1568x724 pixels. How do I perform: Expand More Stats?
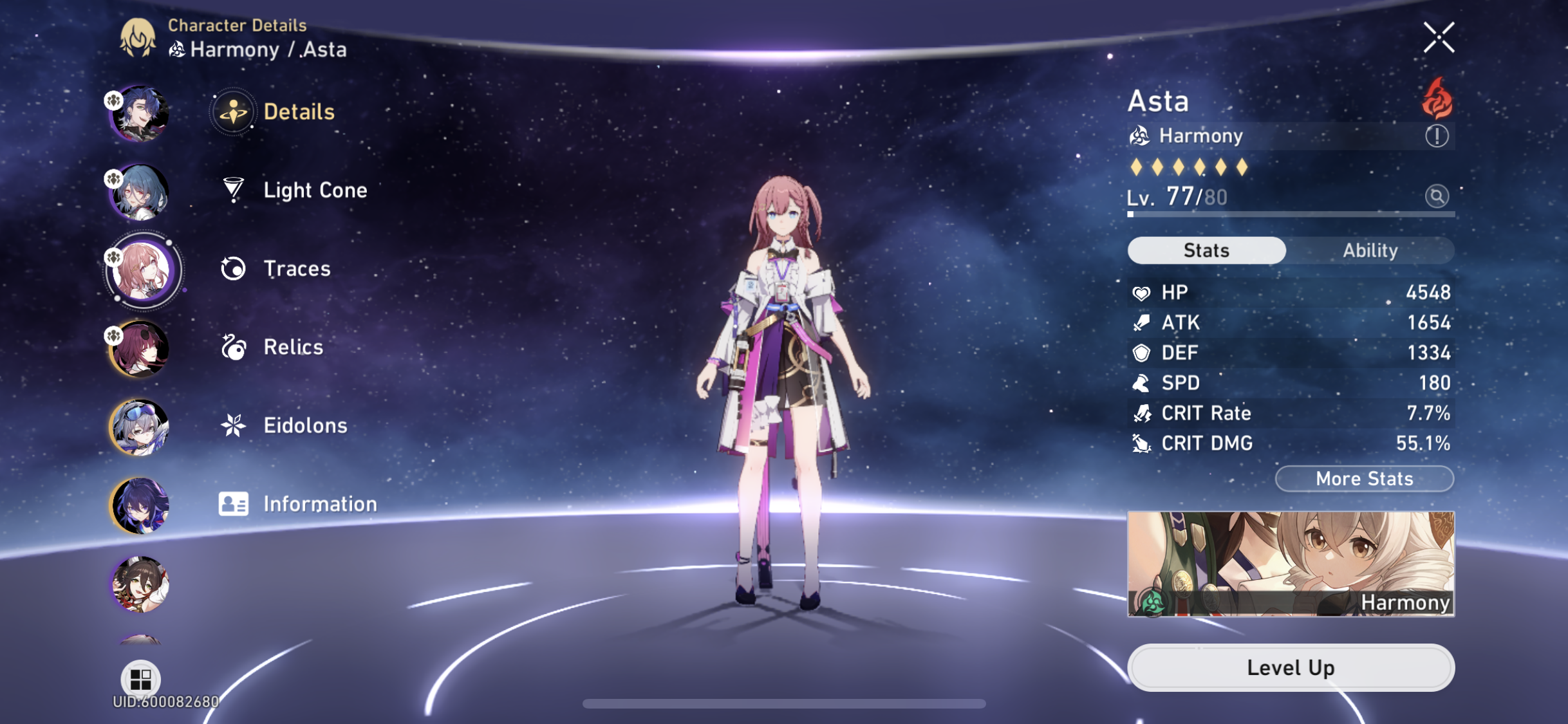[x=1364, y=478]
